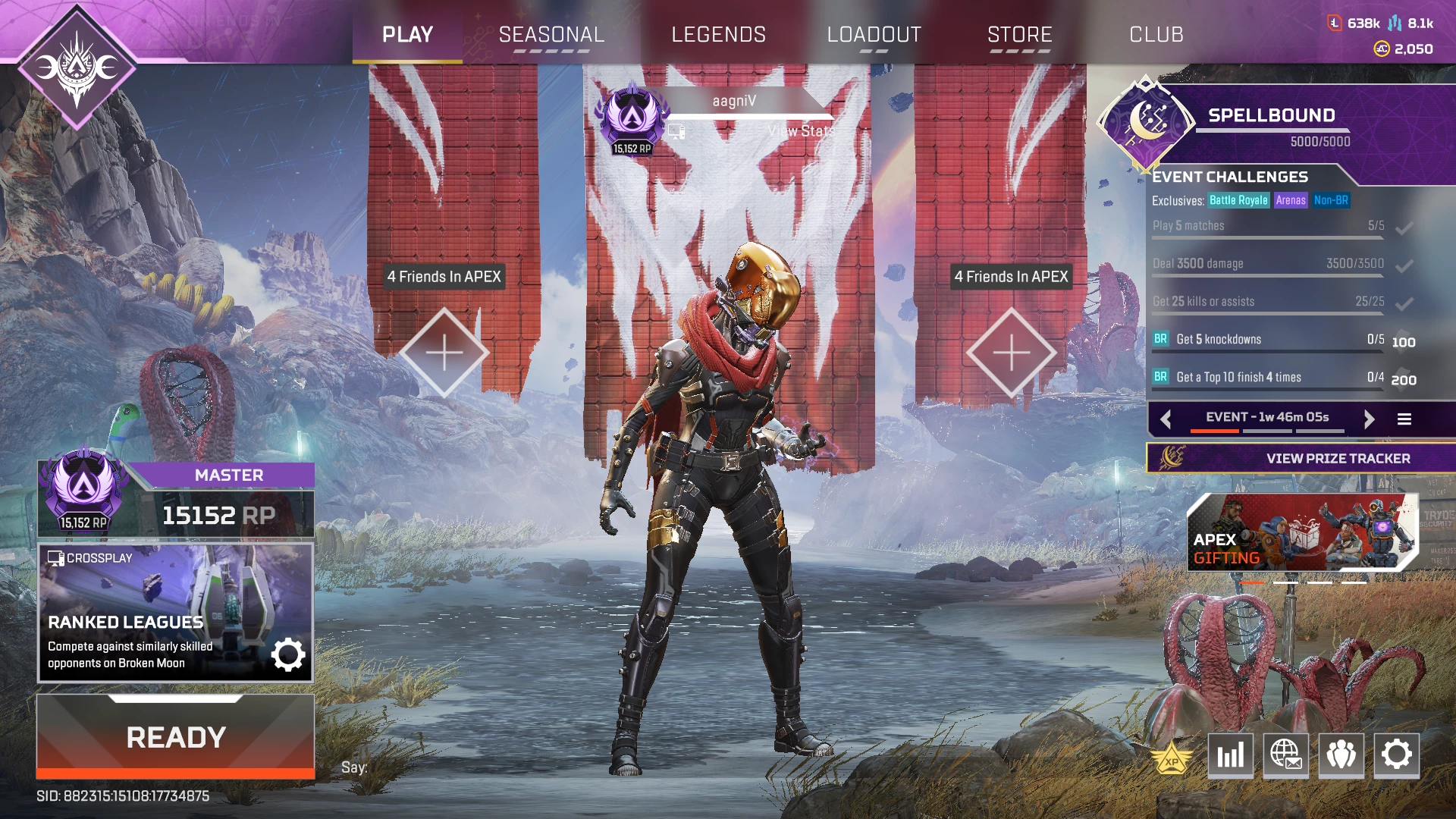Go to the Loadout tab

[874, 35]
